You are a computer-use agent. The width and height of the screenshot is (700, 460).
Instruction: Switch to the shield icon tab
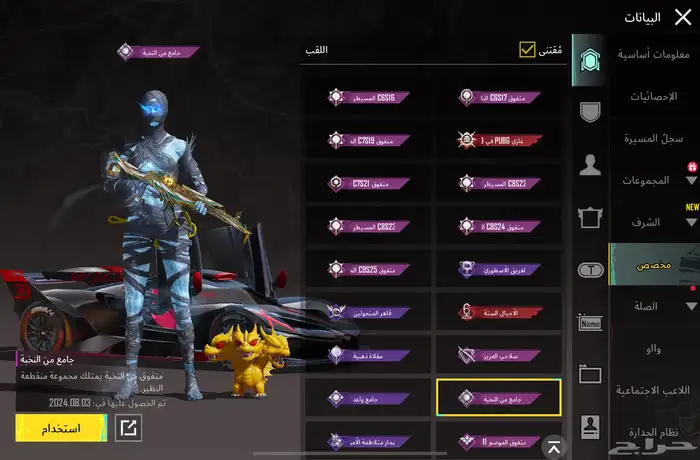pos(590,112)
